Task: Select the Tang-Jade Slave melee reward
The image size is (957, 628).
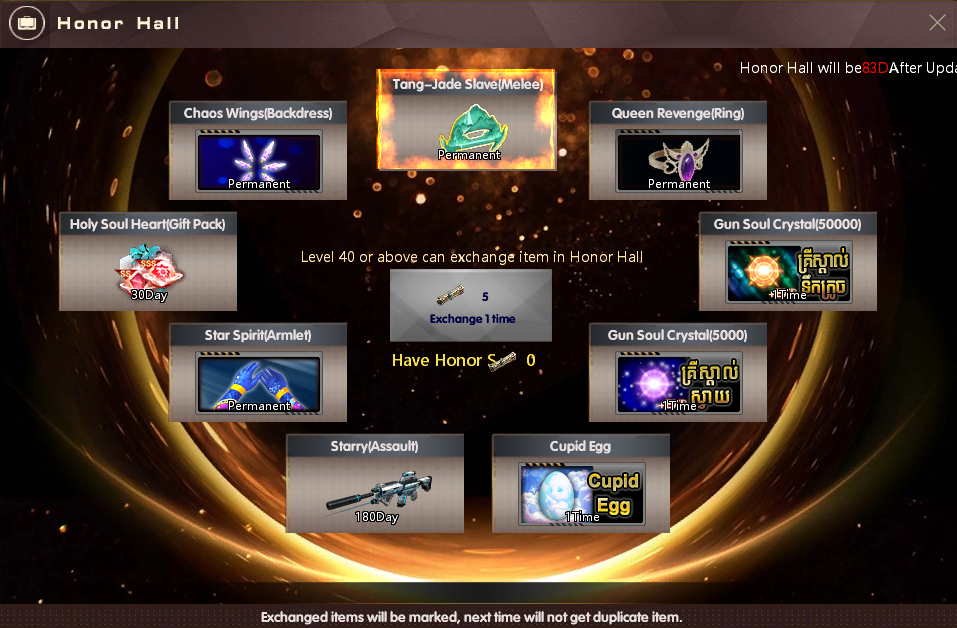Action: pyautogui.click(x=467, y=130)
